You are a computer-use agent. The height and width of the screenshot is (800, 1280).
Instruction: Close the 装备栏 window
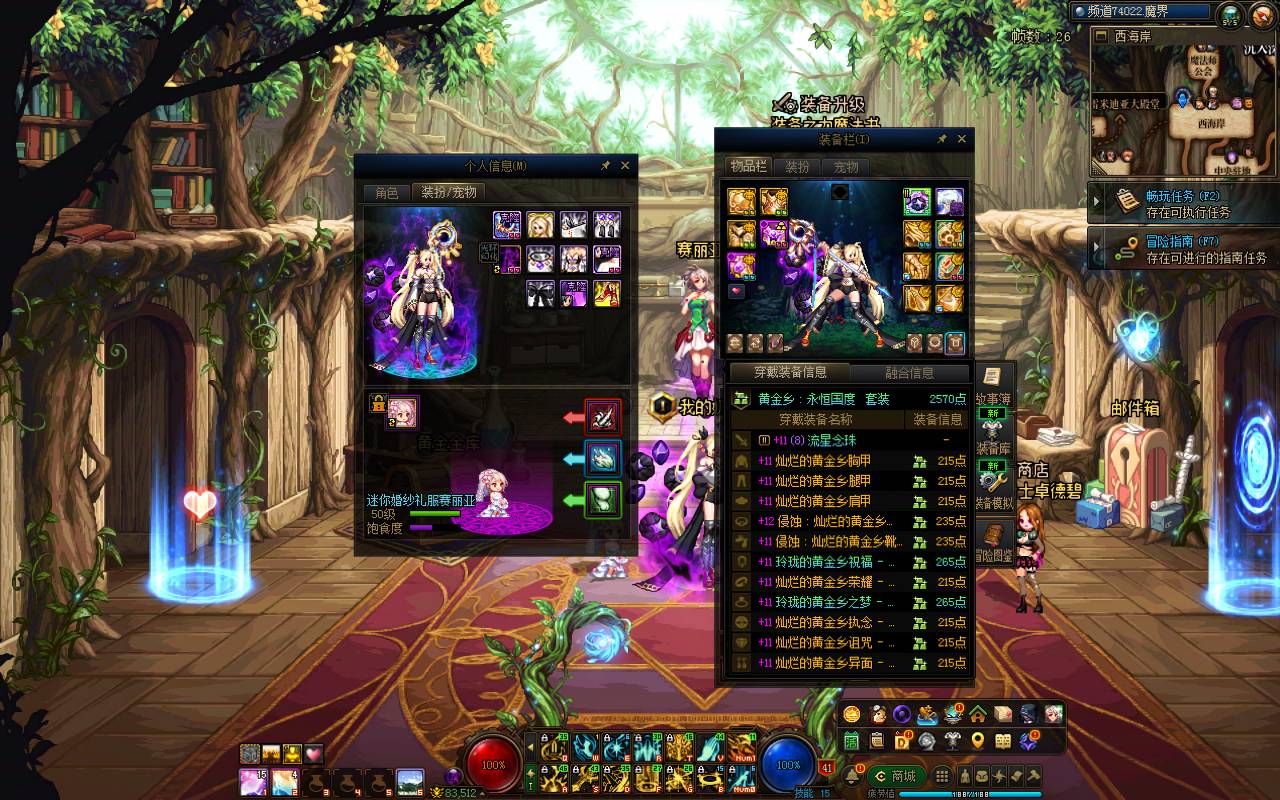coord(962,139)
